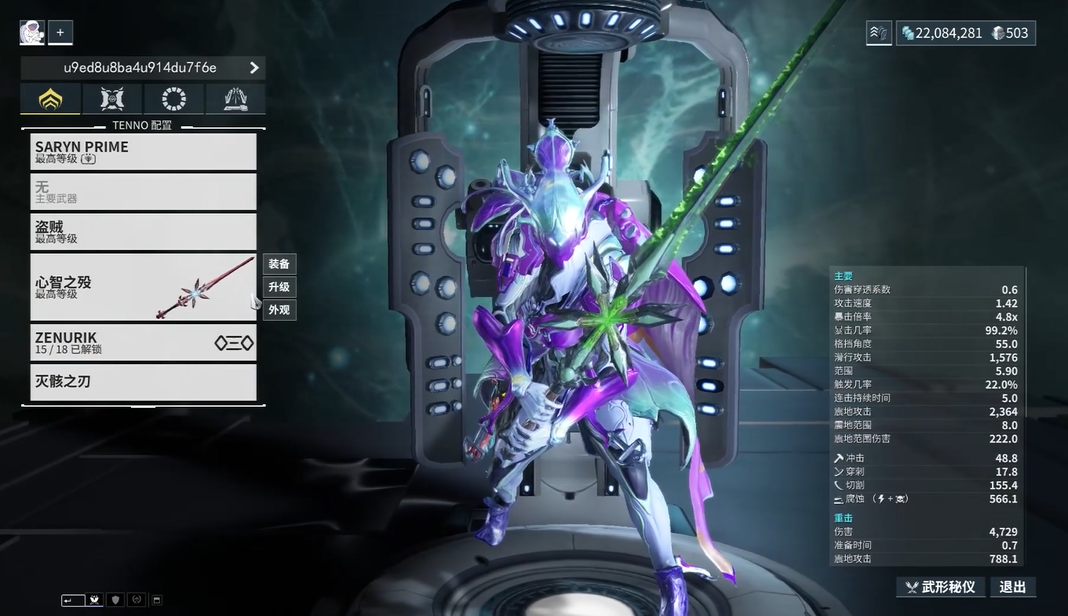The width and height of the screenshot is (1068, 616).
Task: Open the player avatar icon
Action: point(32,33)
